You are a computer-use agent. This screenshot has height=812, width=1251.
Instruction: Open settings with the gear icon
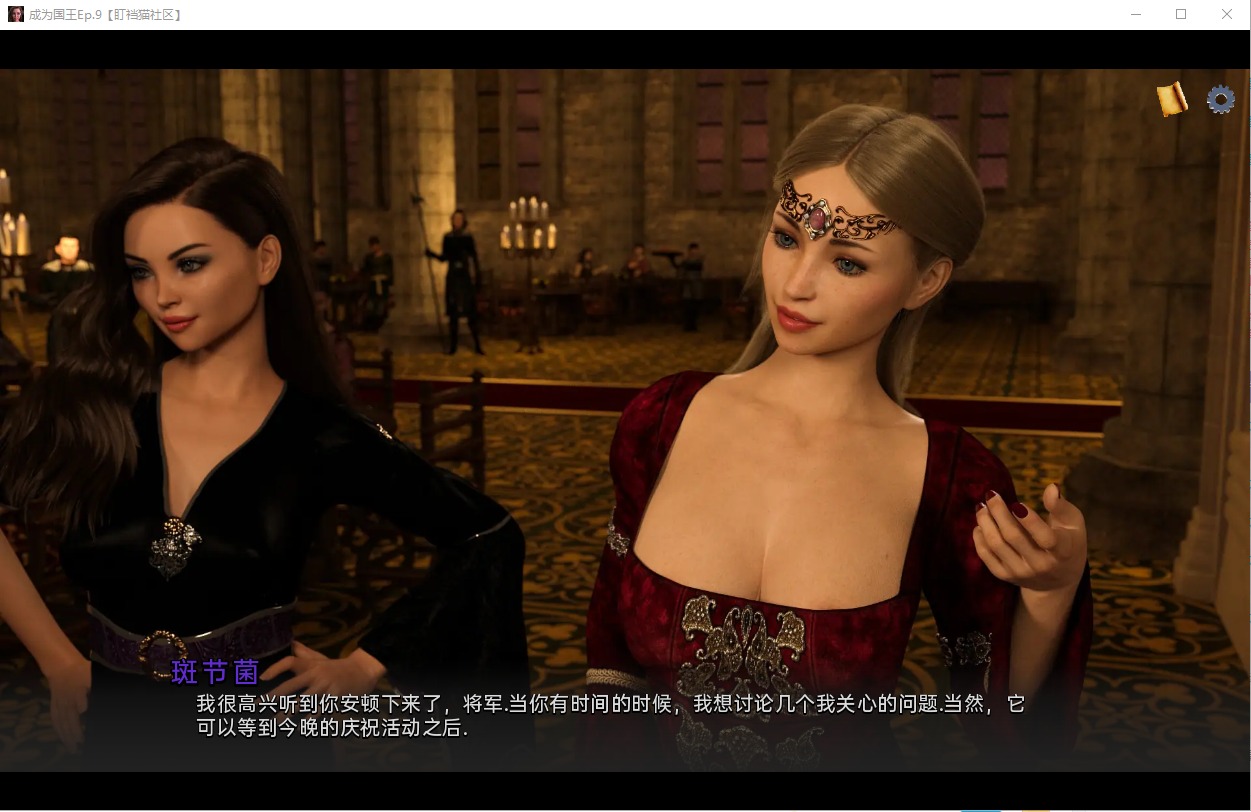1221,99
